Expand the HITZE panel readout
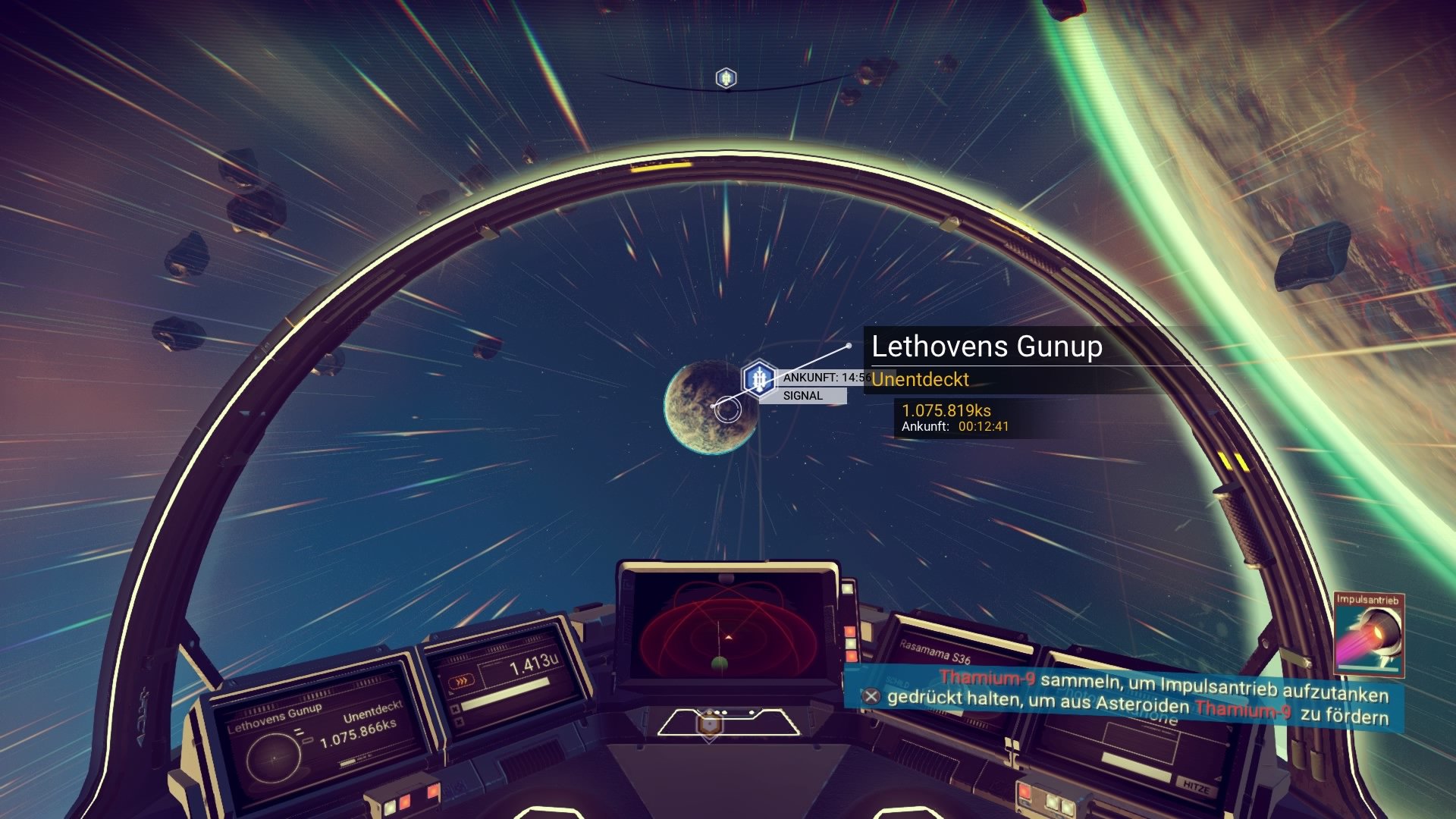Screen dimensions: 1456x819 (1197, 786)
